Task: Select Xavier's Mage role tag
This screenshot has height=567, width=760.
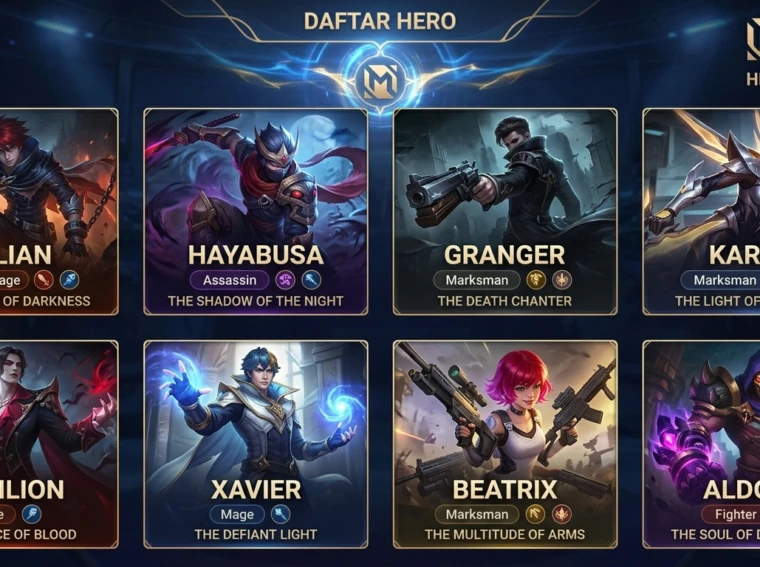Action: click(x=237, y=515)
